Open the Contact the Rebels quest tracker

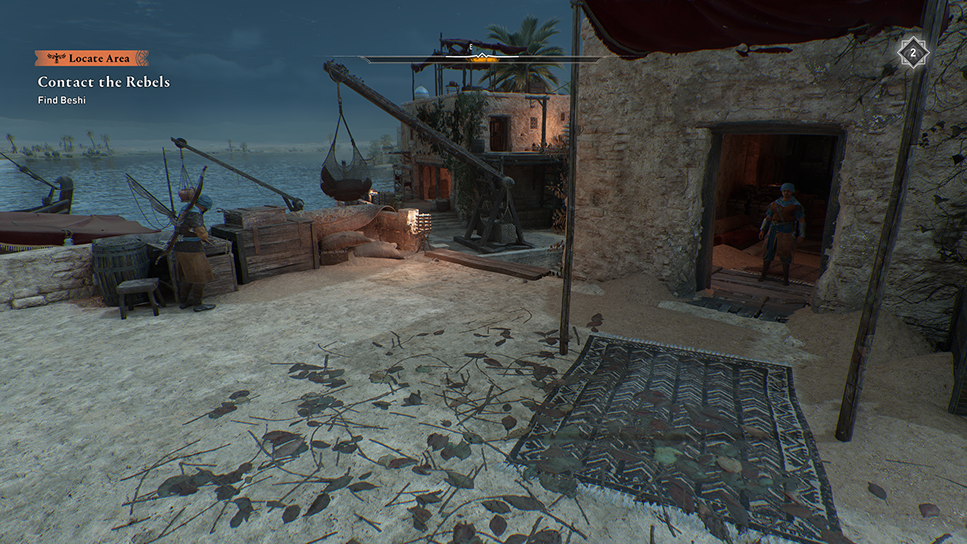tap(104, 81)
